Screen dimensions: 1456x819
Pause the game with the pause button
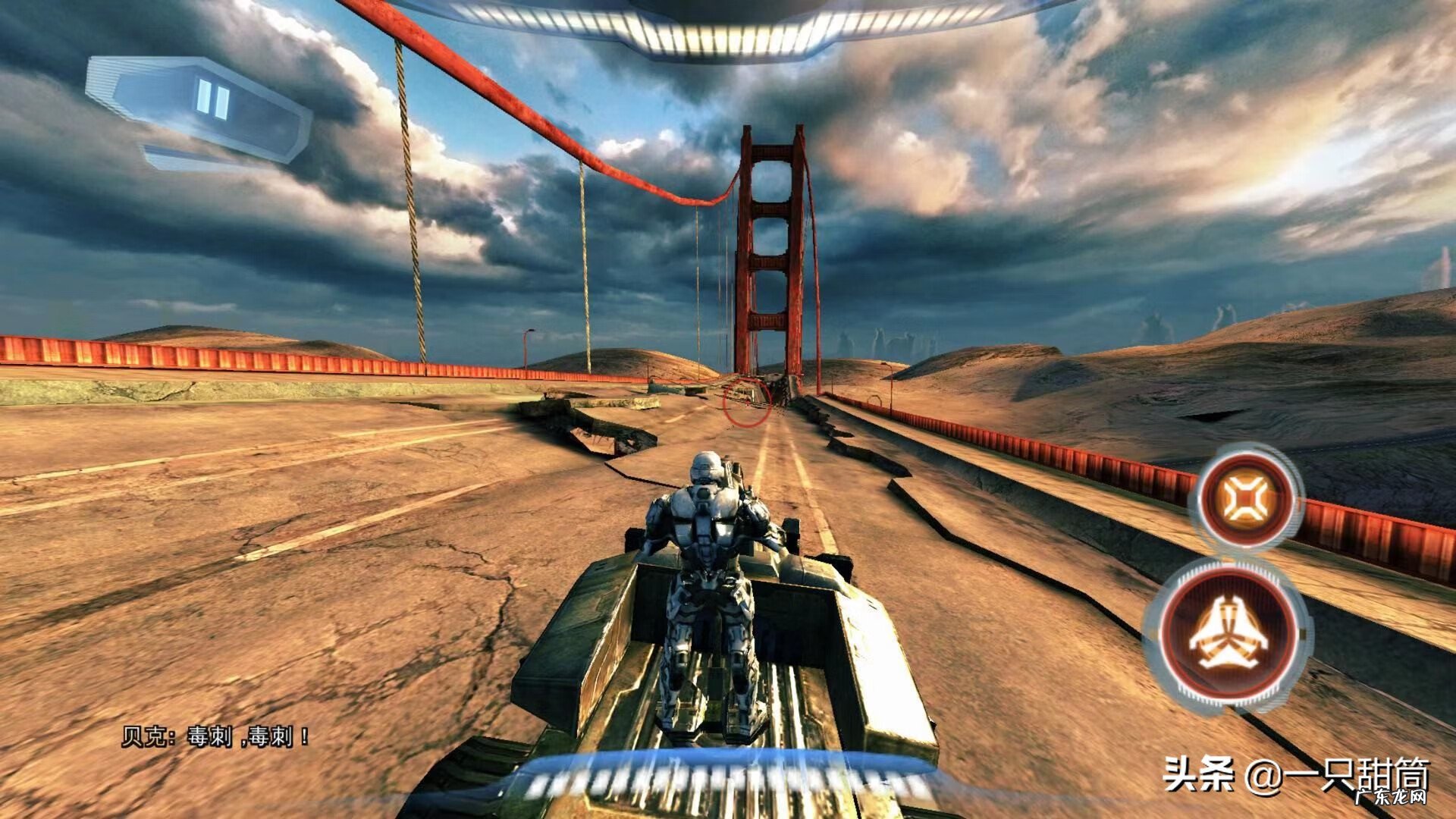coord(212,101)
